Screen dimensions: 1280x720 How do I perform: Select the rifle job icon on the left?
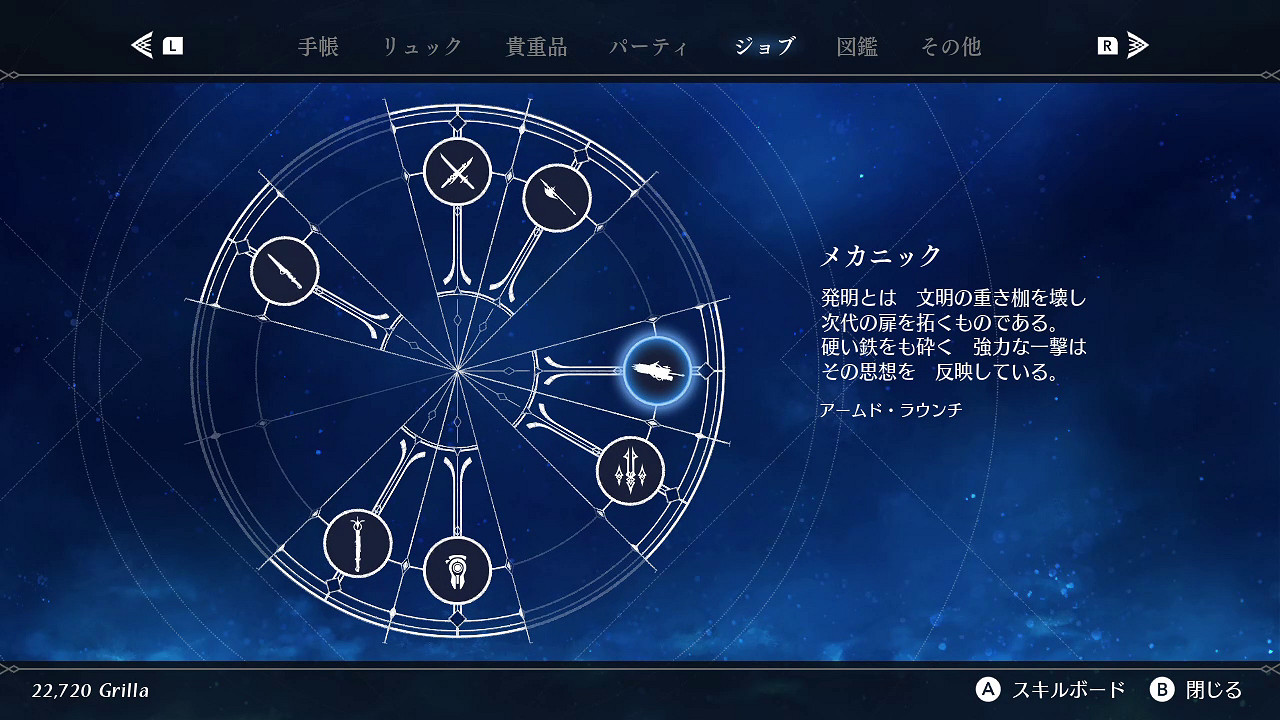tap(285, 271)
